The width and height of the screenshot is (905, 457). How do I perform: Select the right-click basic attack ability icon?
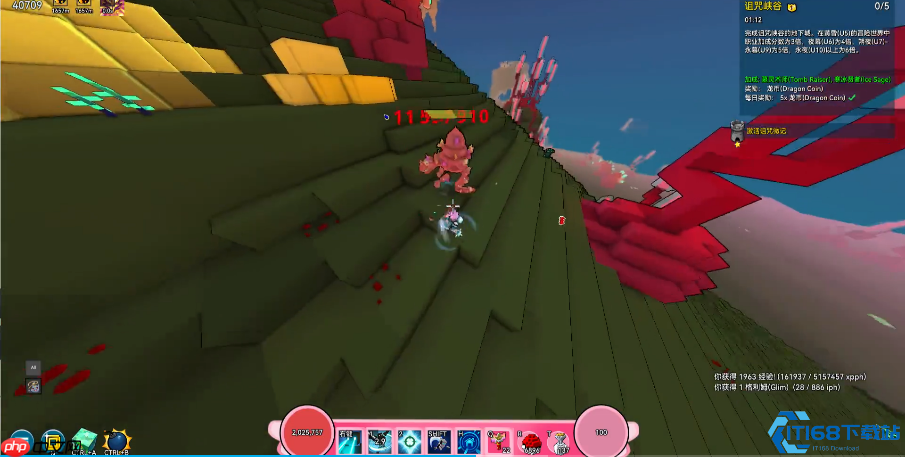(x=350, y=439)
